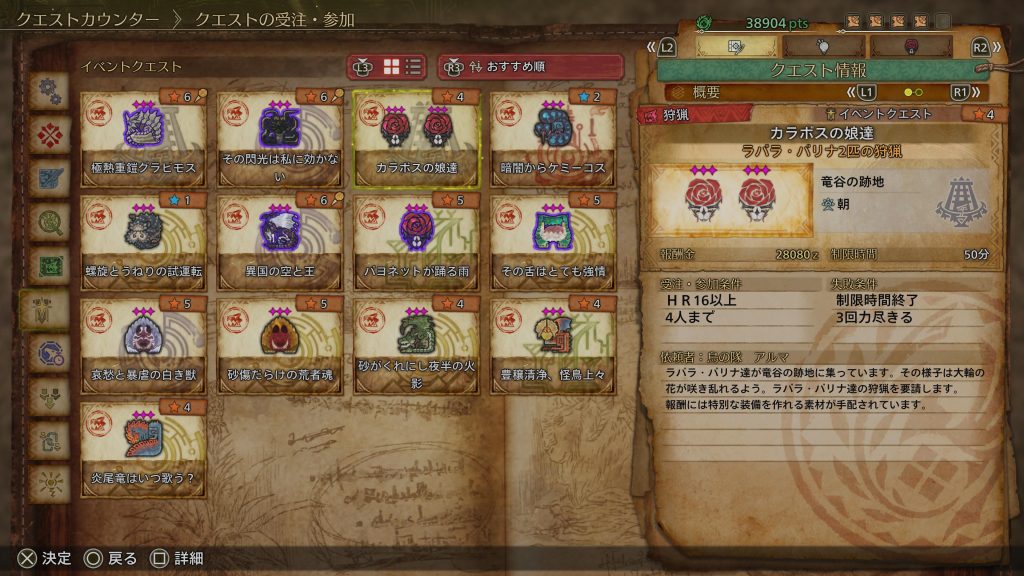
Task: Select the red diamond emblem sidebar tab
Action: 47,134
